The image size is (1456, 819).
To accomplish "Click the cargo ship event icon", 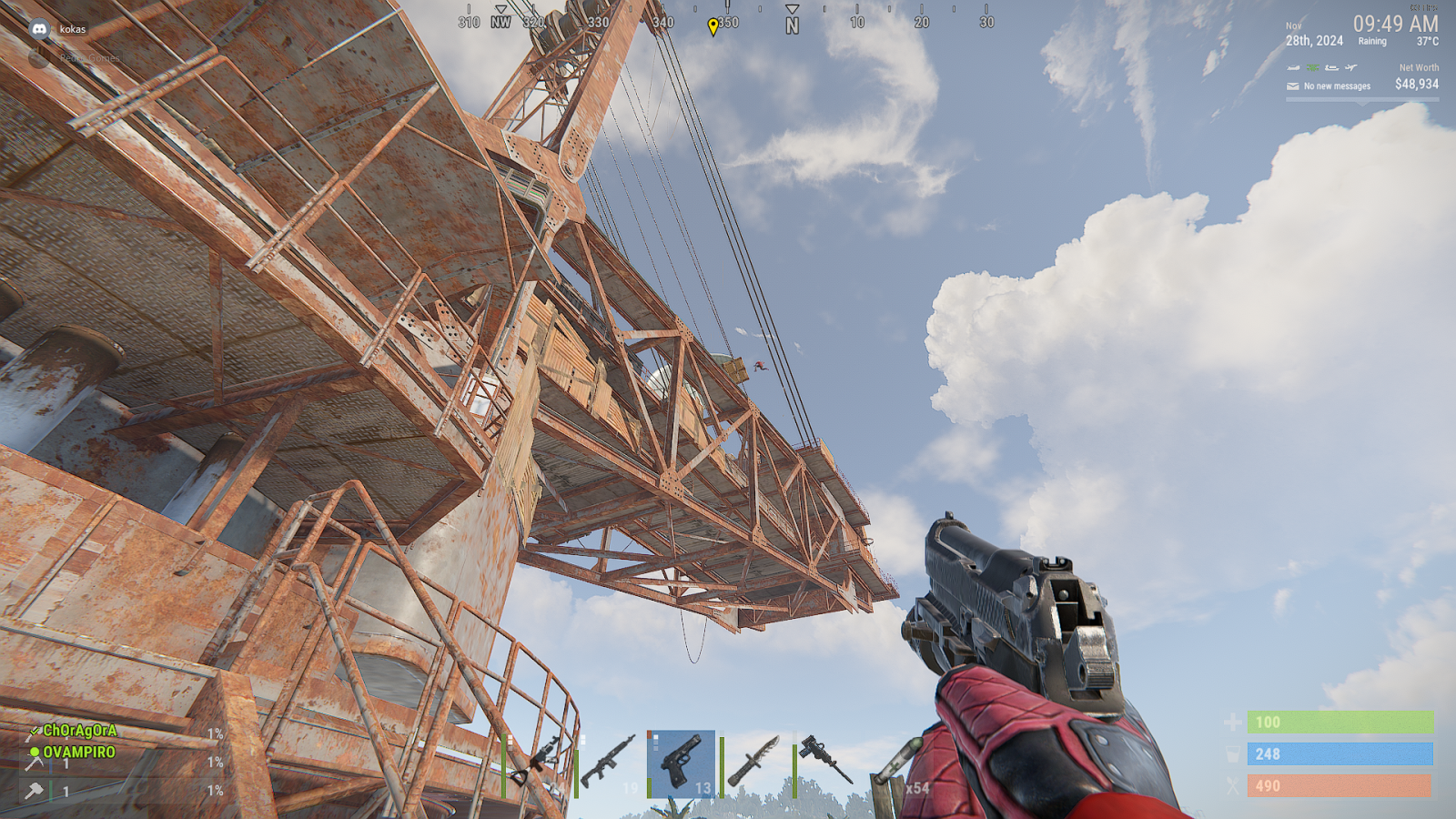I will point(1331,68).
